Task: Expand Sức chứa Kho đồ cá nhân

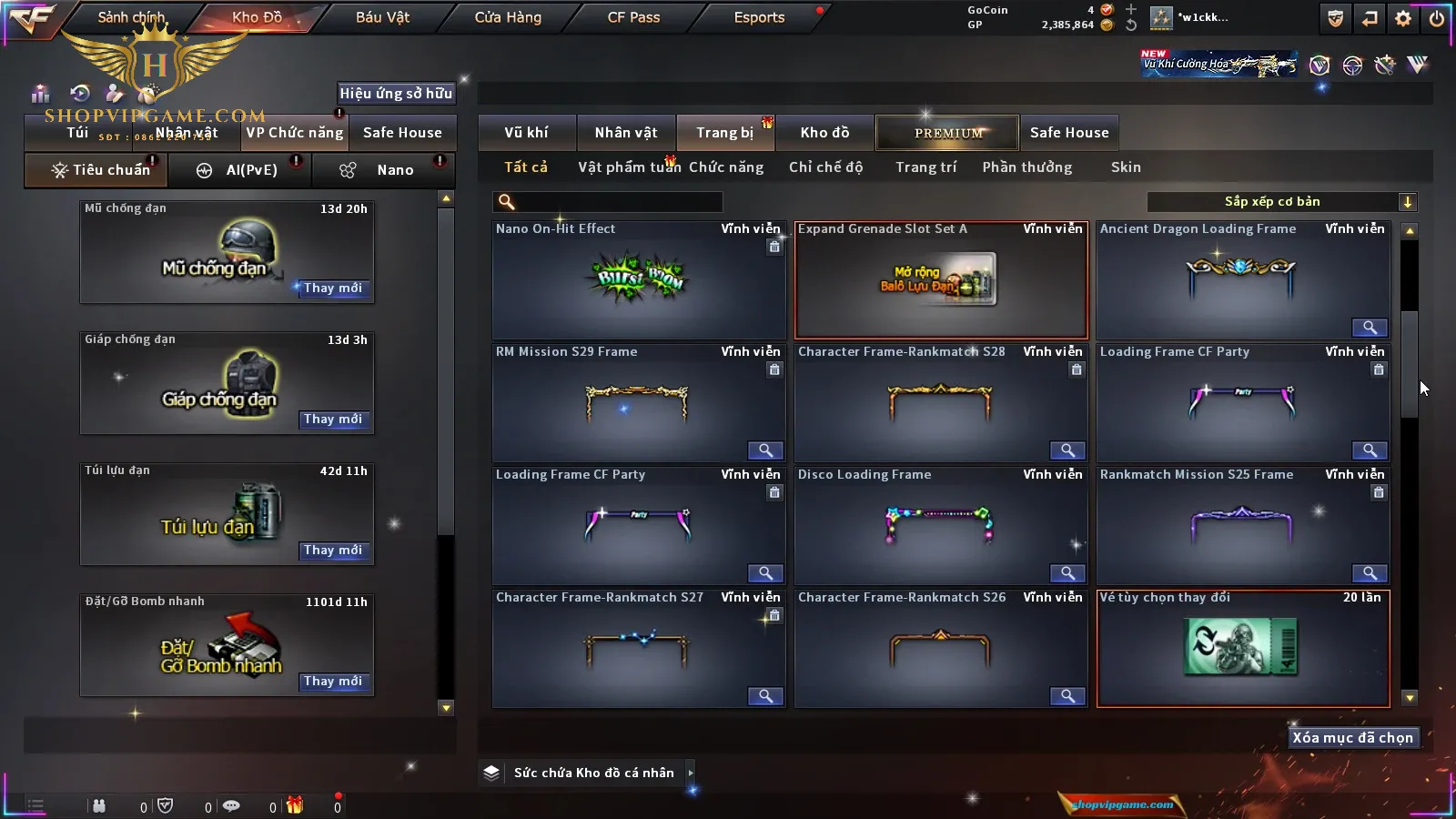Action: coord(691,773)
